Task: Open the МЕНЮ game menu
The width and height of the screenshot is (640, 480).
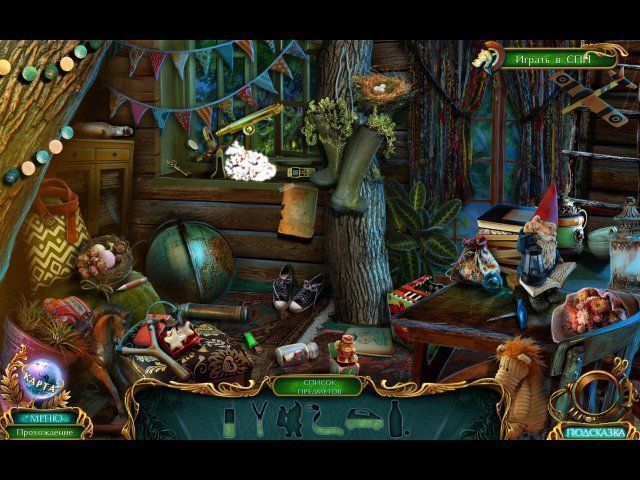Action: [44, 418]
